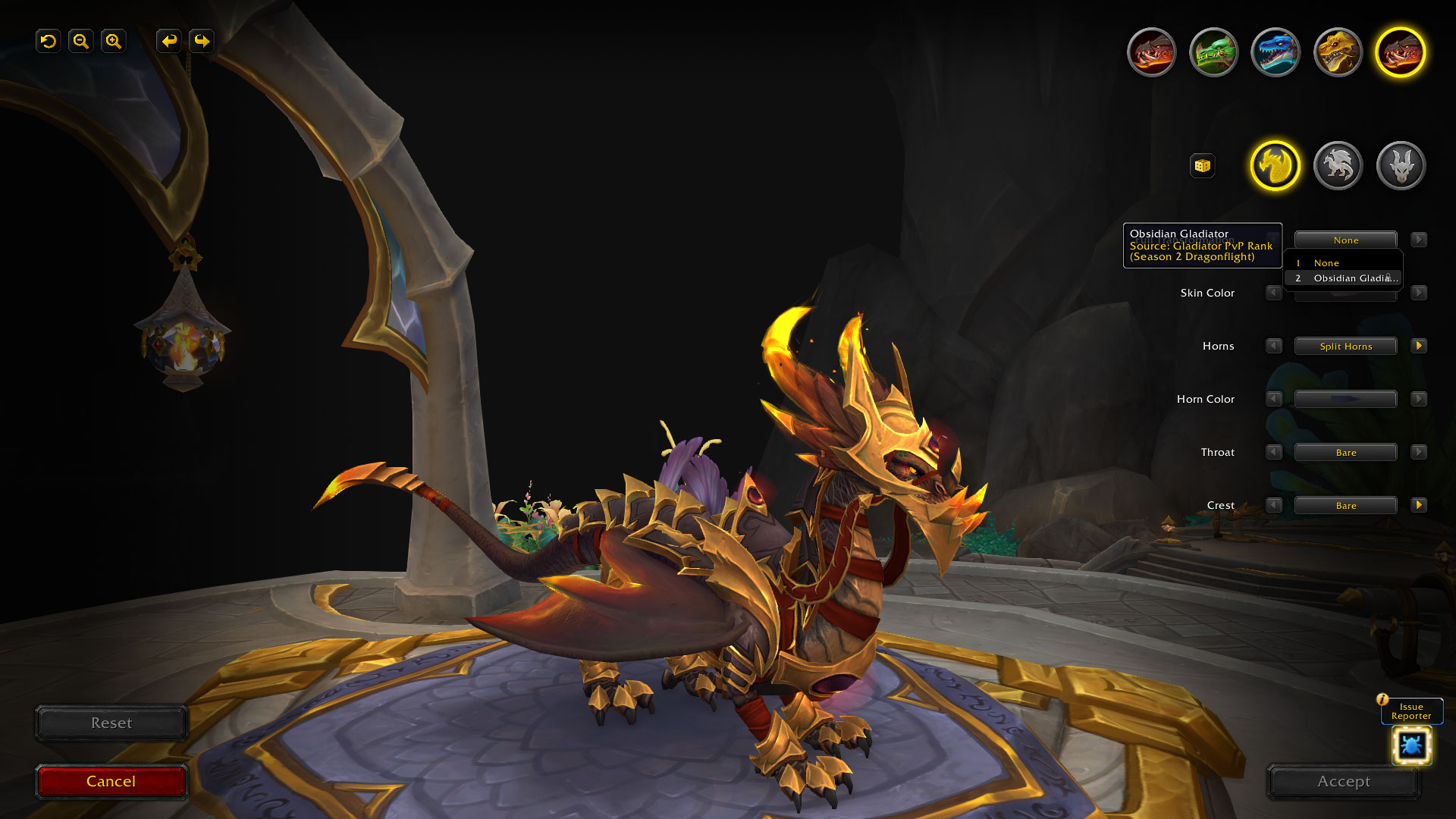Cancel the customization changes
The width and height of the screenshot is (1456, 819).
pos(111,781)
